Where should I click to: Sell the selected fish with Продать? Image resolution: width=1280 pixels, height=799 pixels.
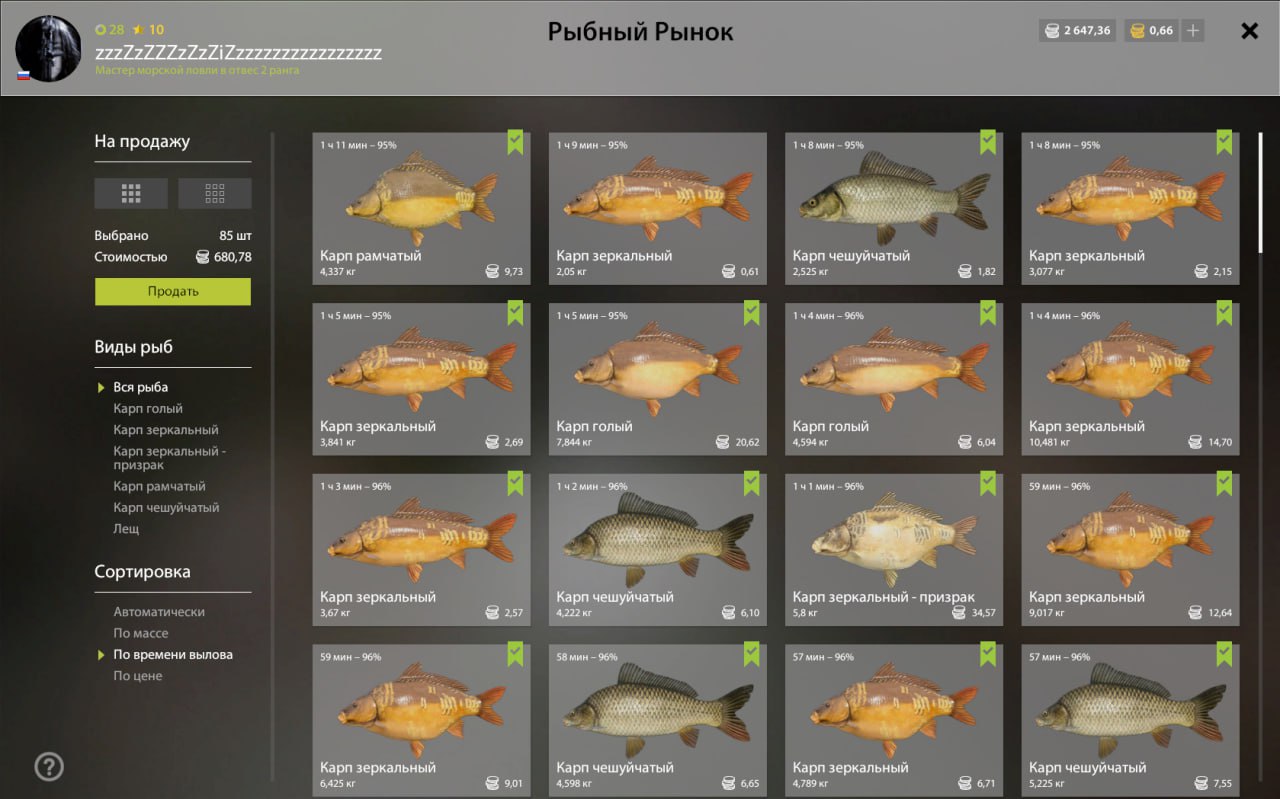tap(173, 291)
